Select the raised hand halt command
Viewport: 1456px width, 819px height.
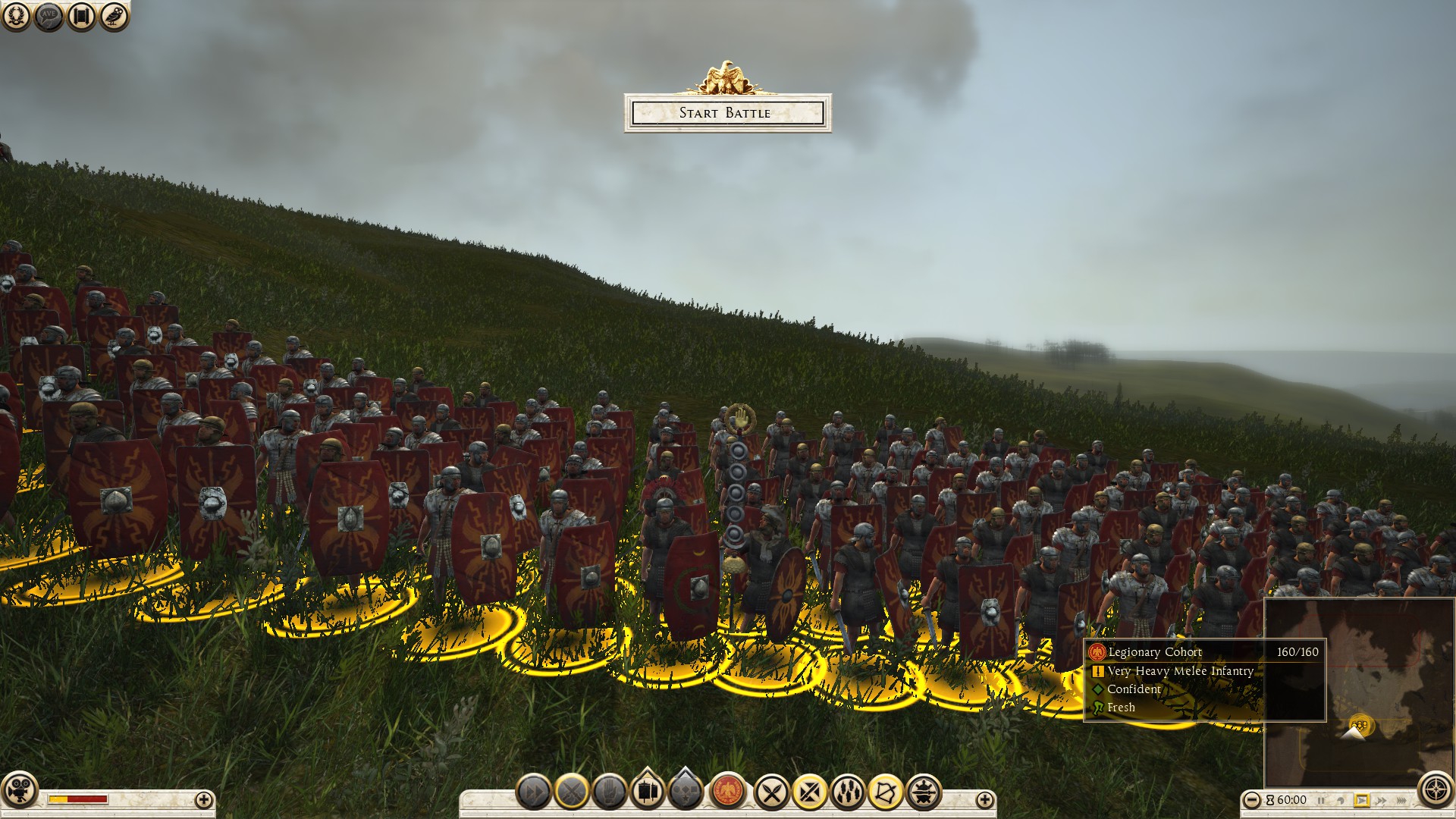pyautogui.click(x=610, y=792)
